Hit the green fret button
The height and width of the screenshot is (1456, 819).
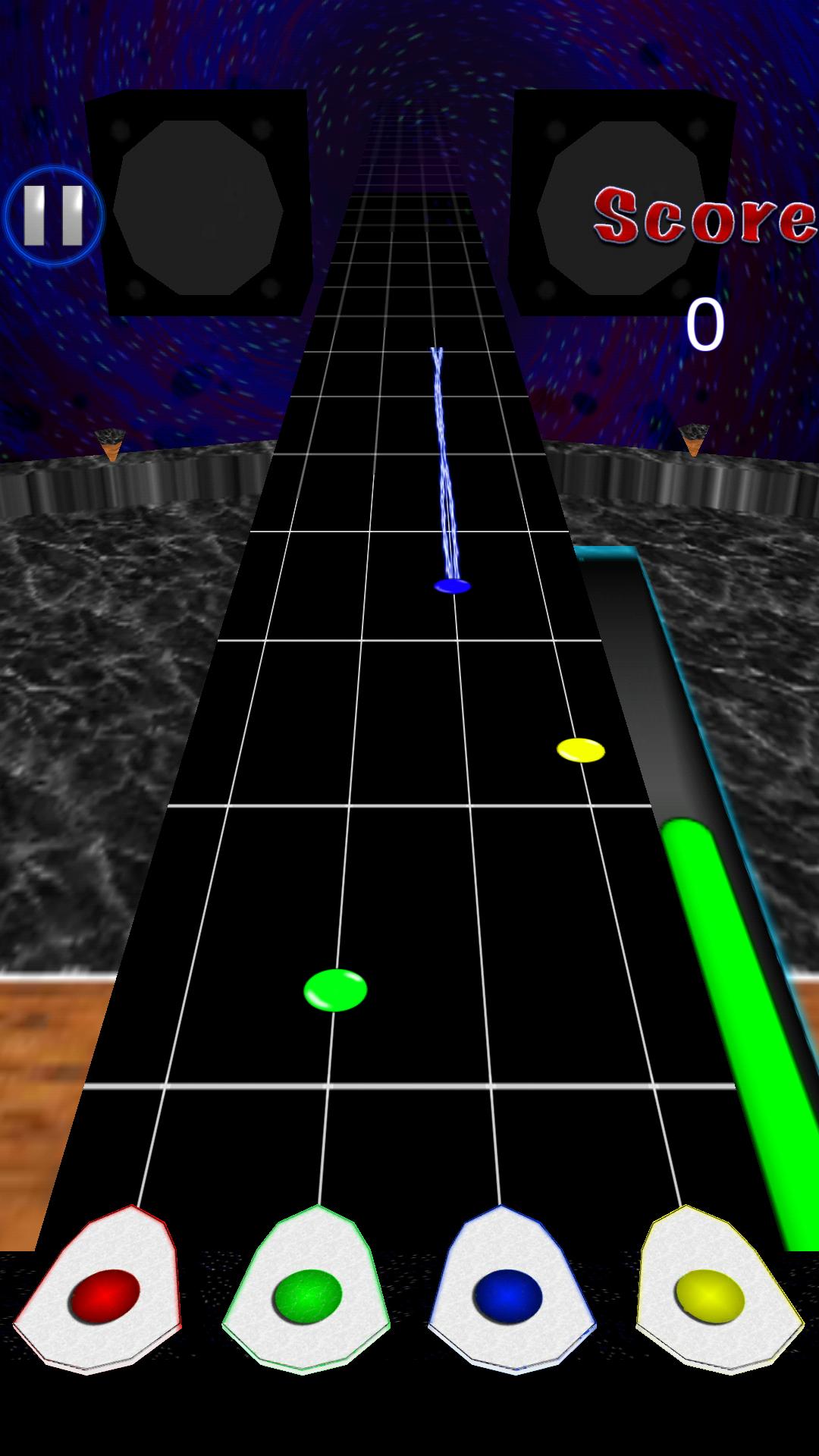[307, 1295]
